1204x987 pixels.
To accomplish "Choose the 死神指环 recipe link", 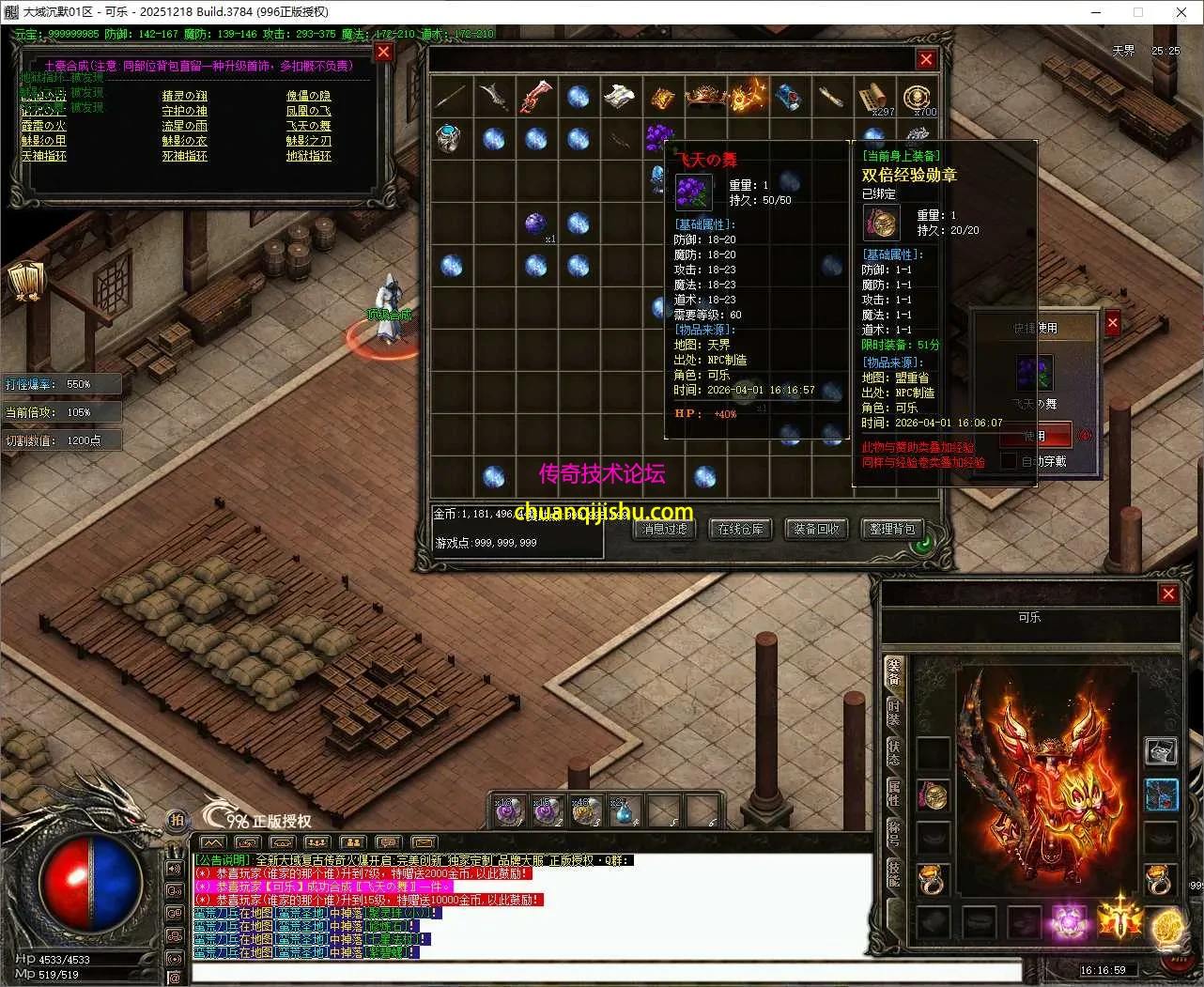I will coord(184,156).
